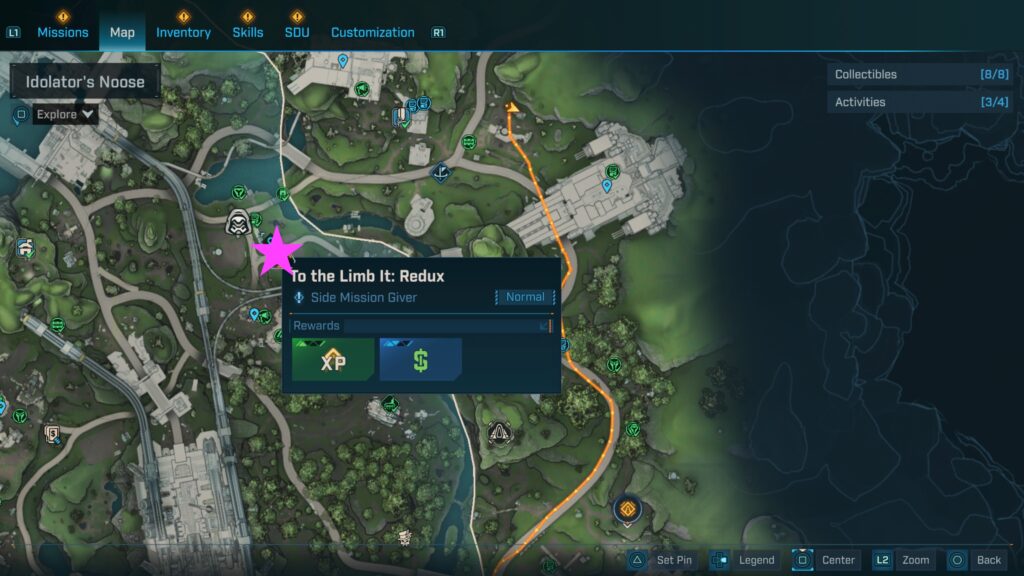The image size is (1024, 576).
Task: Switch to the Customization tab
Action: tap(372, 32)
